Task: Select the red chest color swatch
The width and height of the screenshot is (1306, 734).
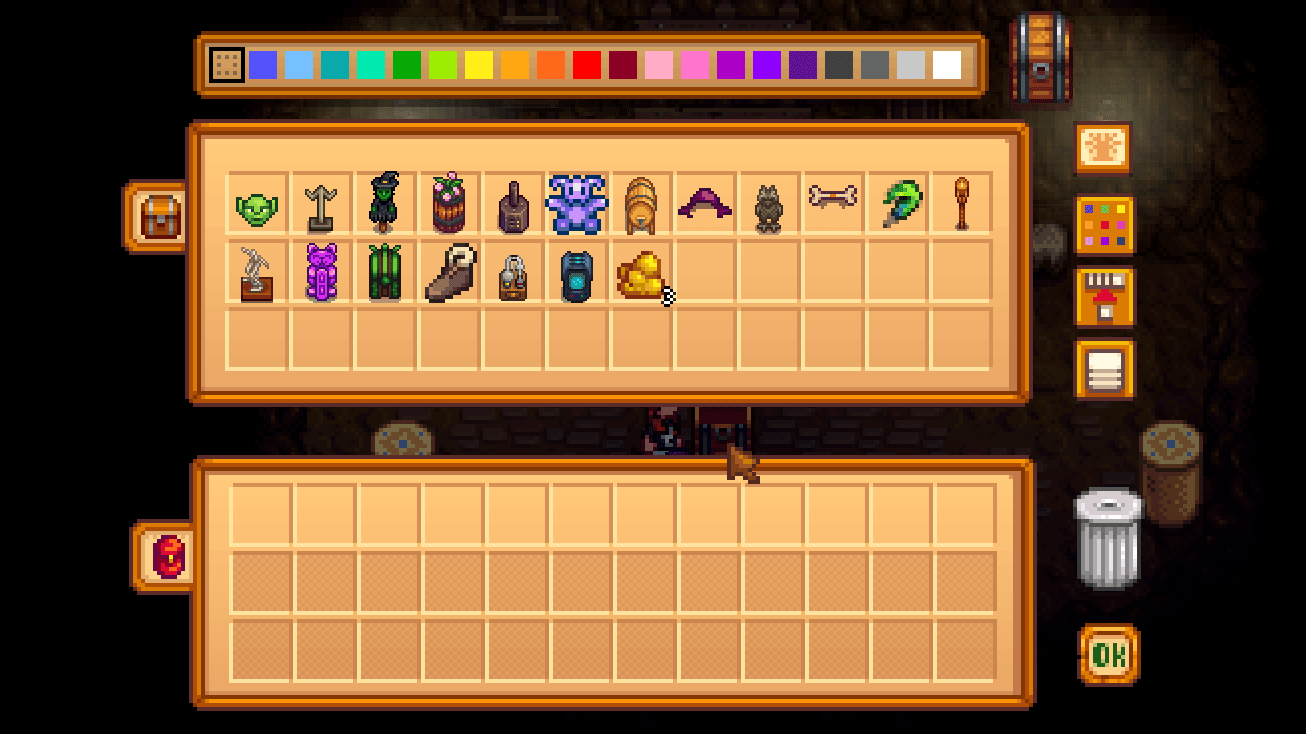Action: point(585,63)
